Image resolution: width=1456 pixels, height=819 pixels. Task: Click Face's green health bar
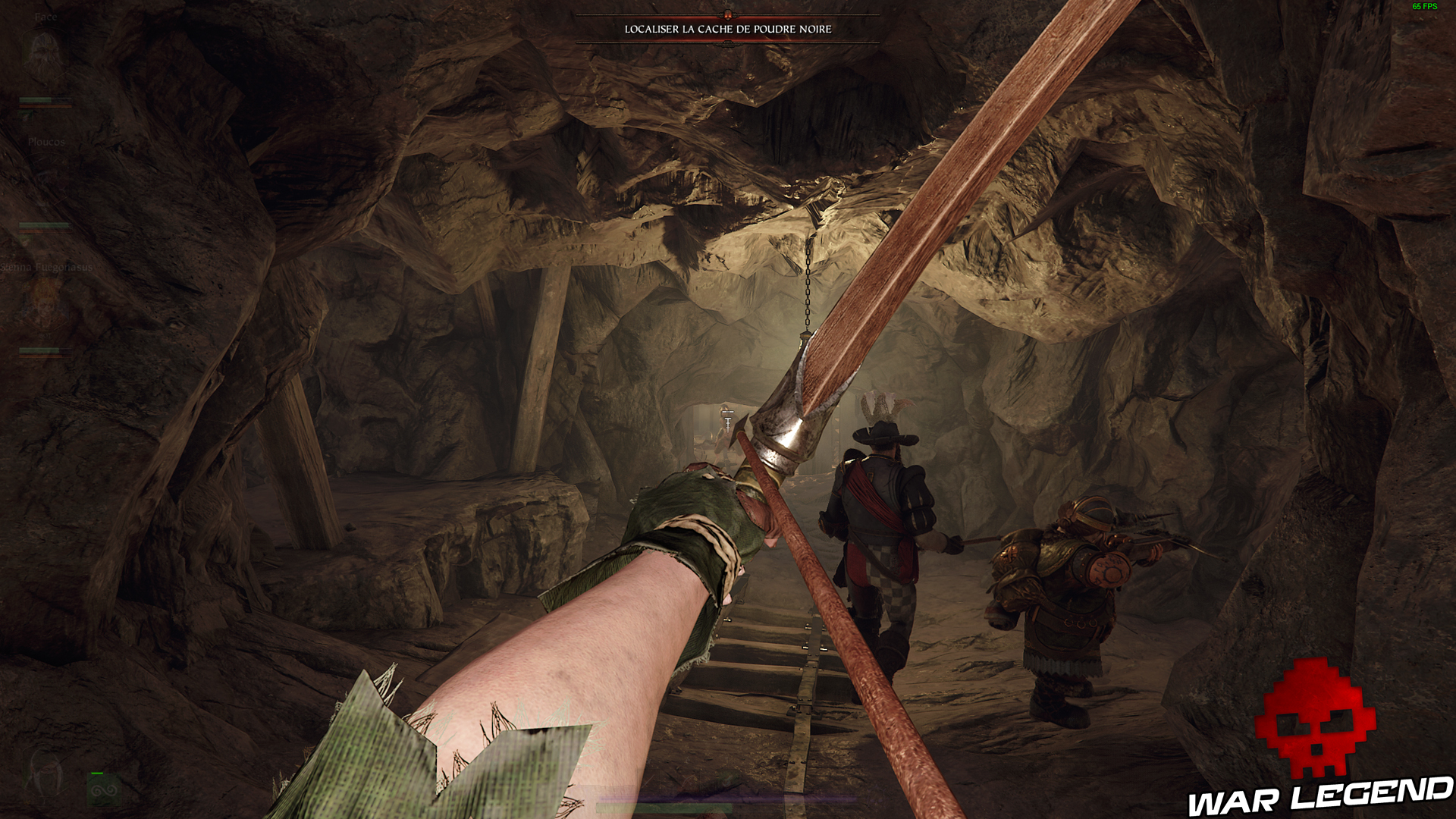tap(34, 100)
